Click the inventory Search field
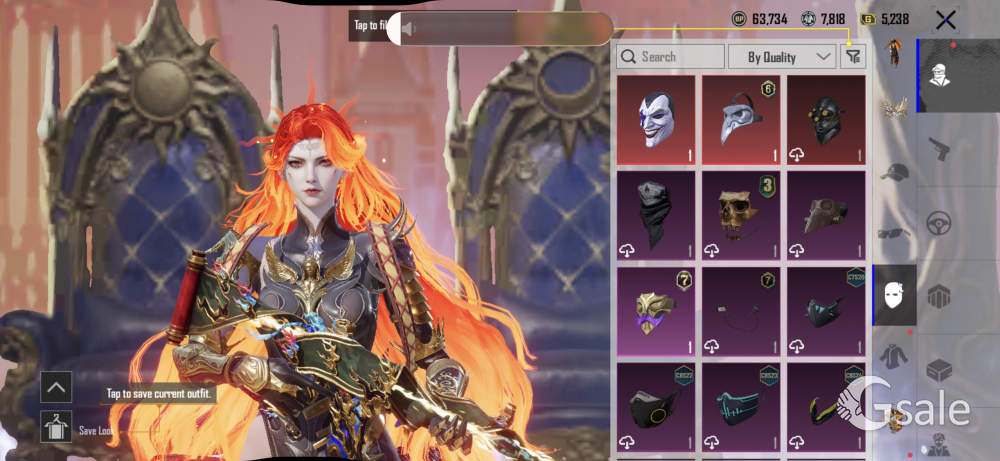 point(670,57)
